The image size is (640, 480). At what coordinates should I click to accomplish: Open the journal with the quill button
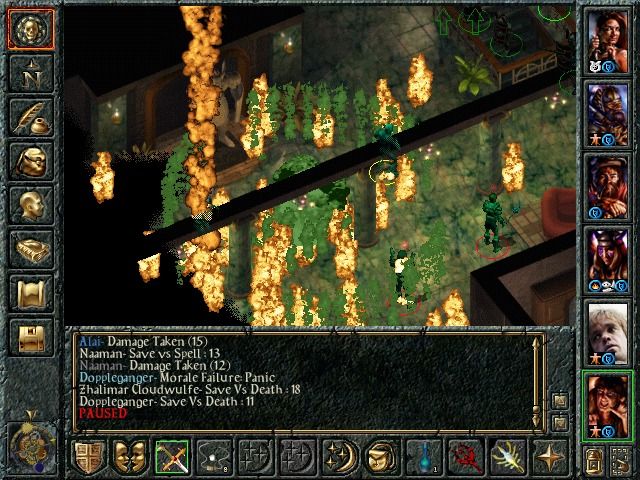pos(29,118)
